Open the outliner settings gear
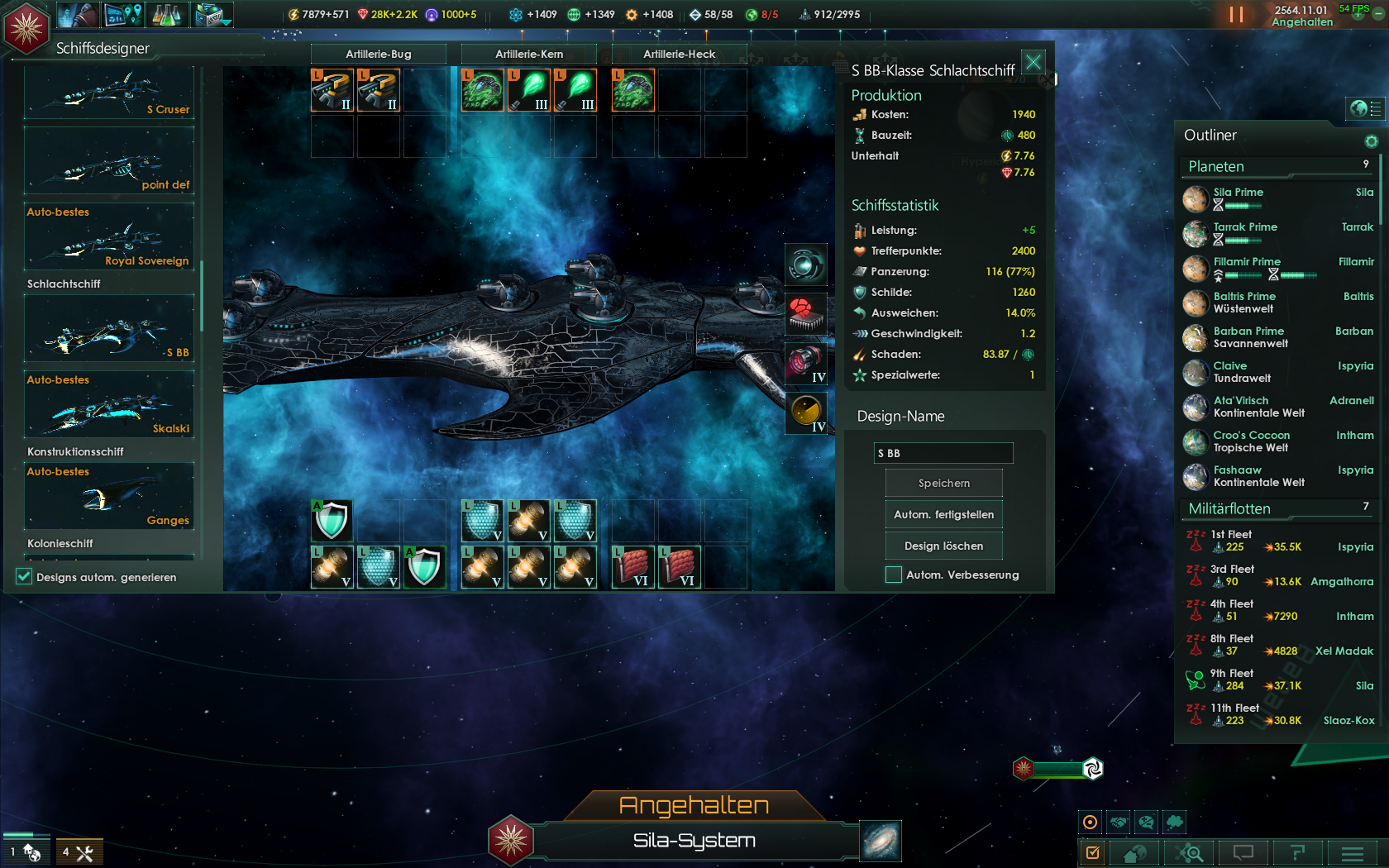 [x=1371, y=141]
